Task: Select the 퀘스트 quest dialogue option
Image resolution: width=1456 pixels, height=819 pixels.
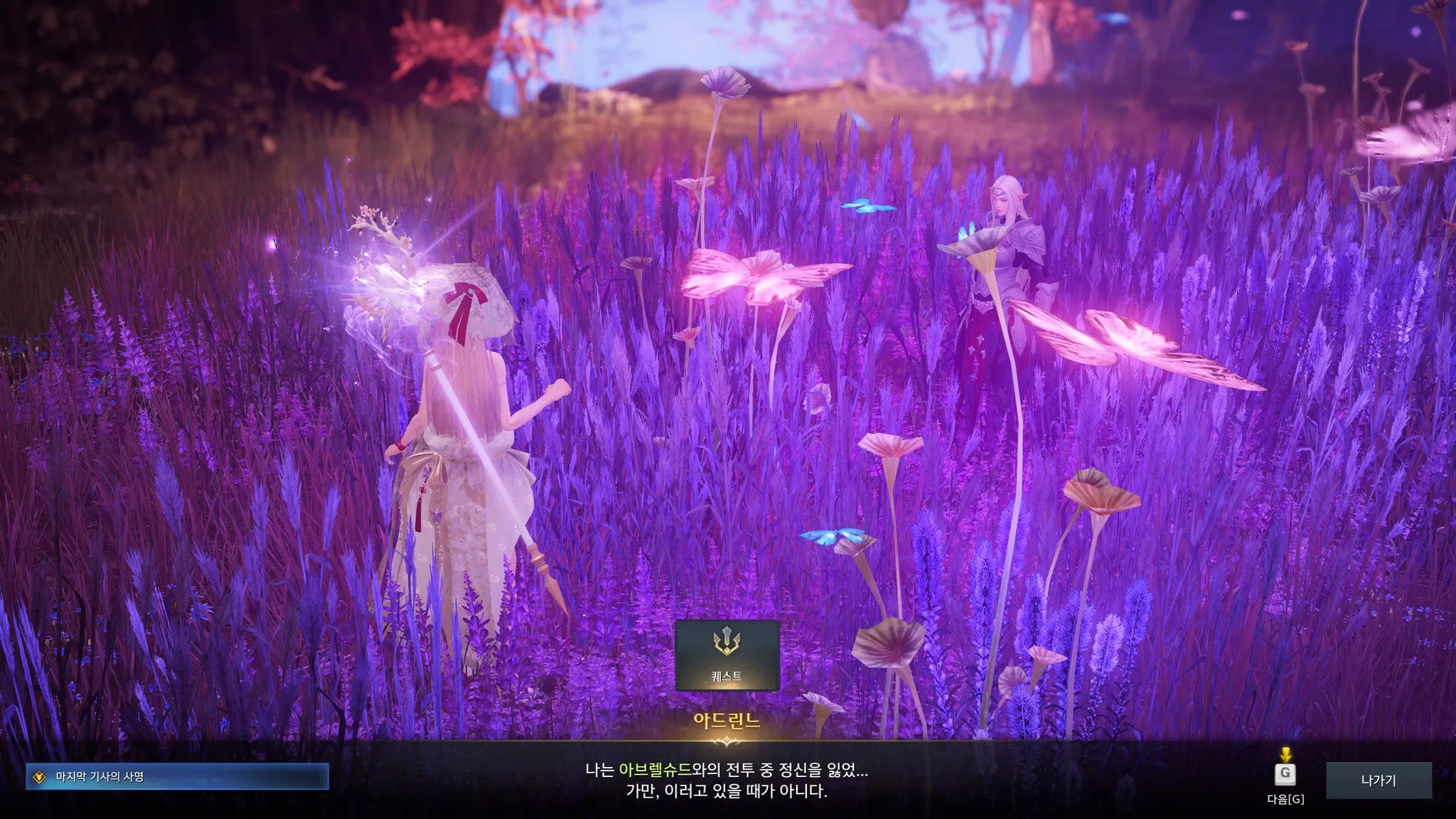Action: pyautogui.click(x=727, y=655)
